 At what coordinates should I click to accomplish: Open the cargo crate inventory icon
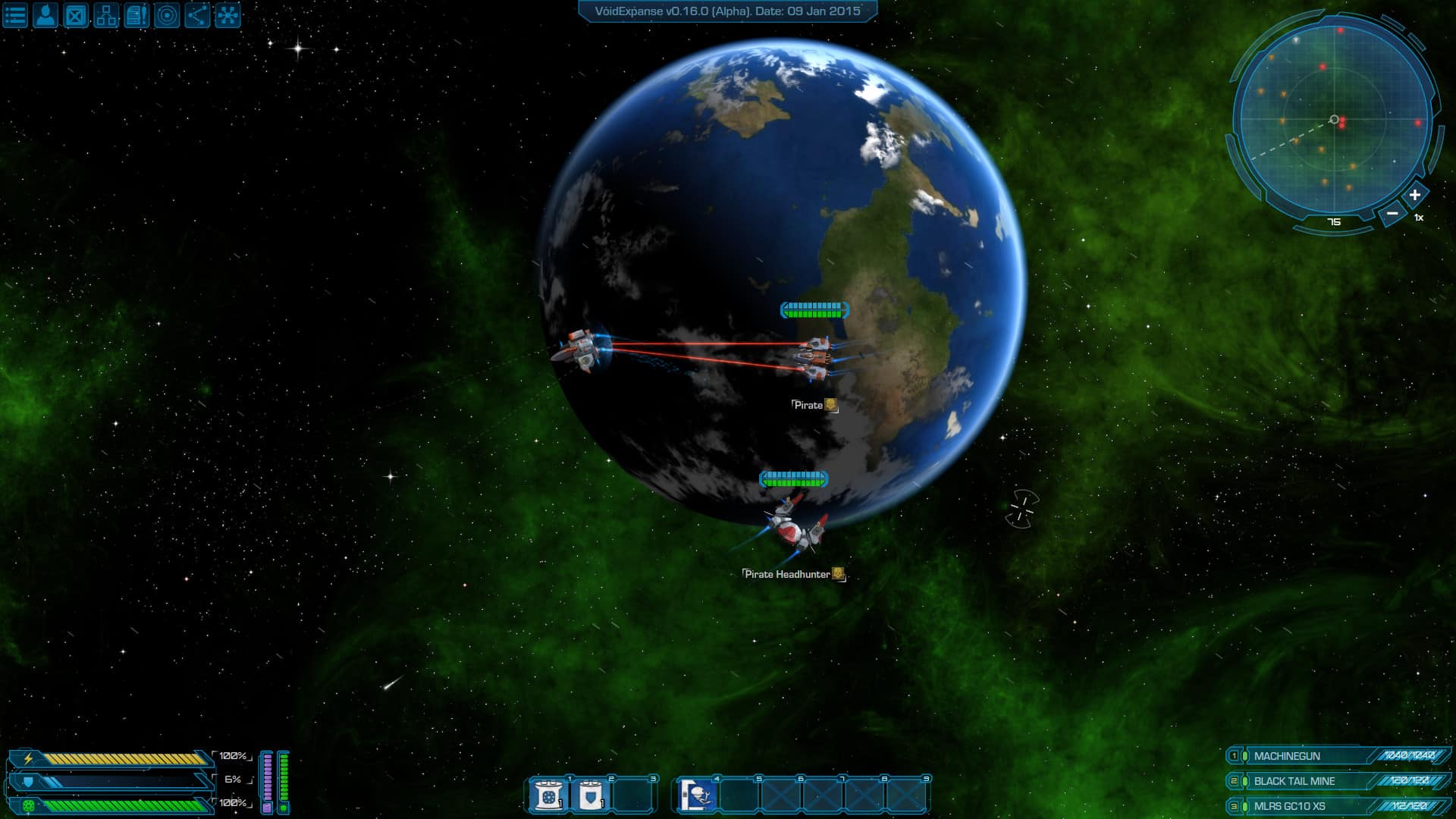click(76, 15)
